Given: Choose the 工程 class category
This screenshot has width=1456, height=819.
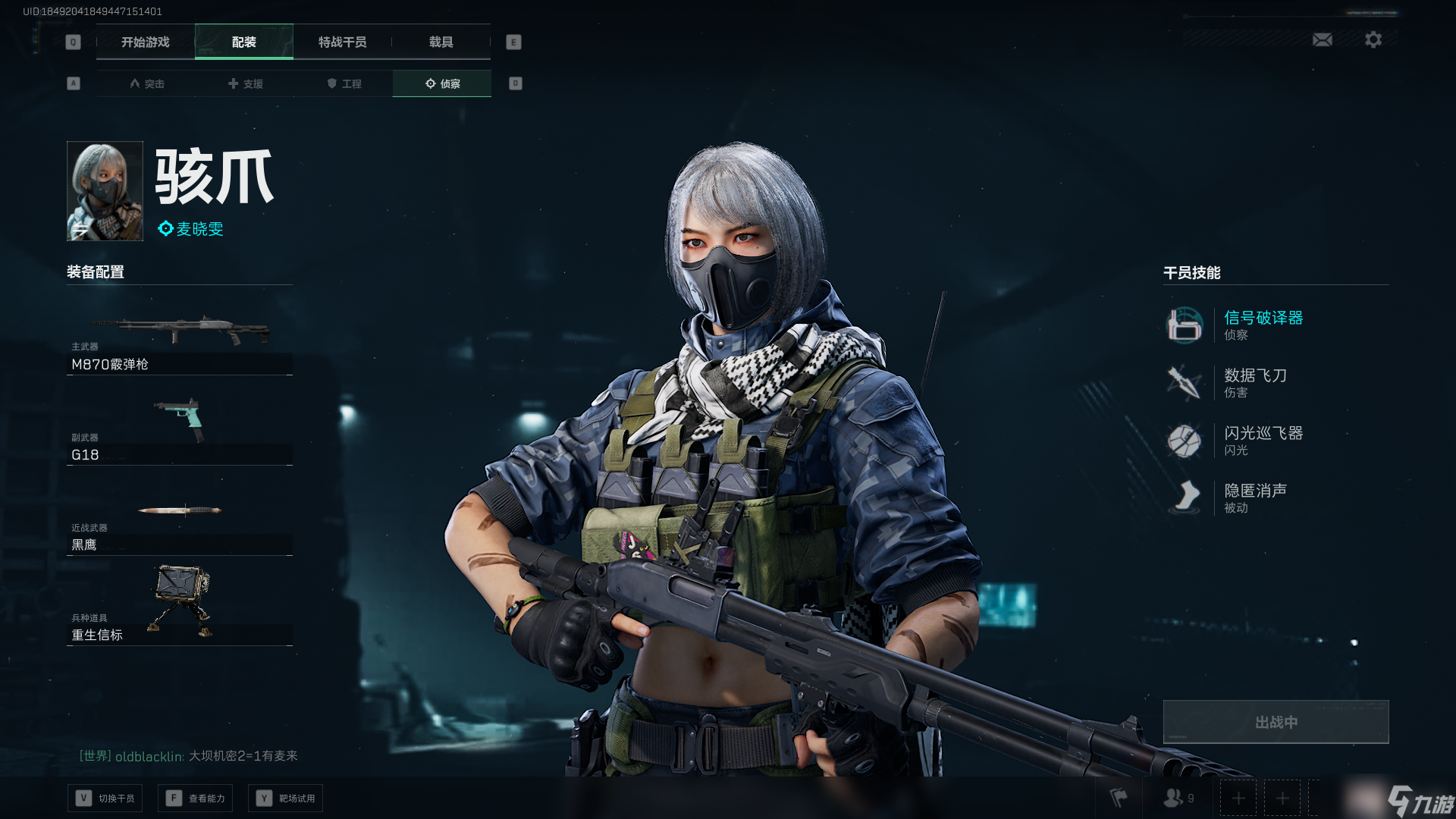Looking at the screenshot, I should (x=344, y=83).
